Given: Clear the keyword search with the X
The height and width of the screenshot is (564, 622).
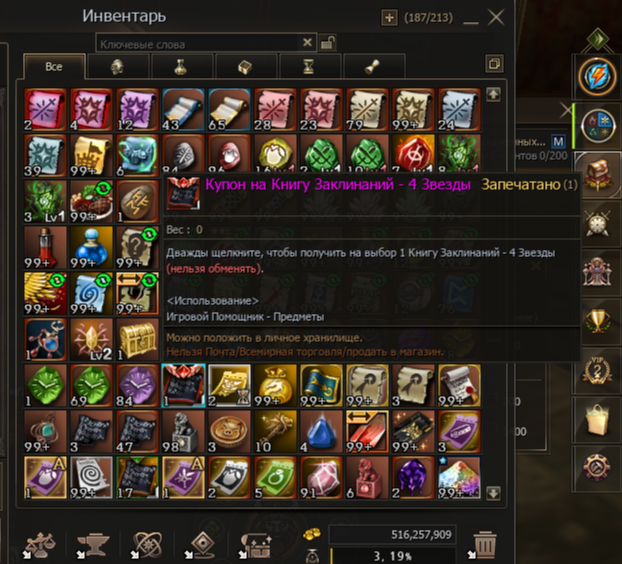Looking at the screenshot, I should pos(308,43).
